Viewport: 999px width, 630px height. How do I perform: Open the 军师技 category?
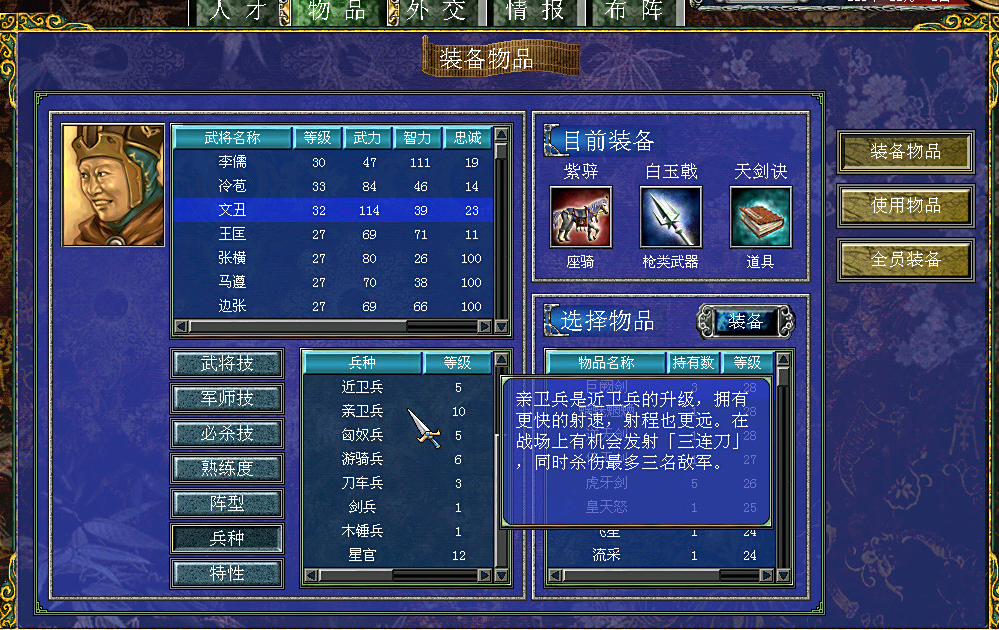pos(227,398)
